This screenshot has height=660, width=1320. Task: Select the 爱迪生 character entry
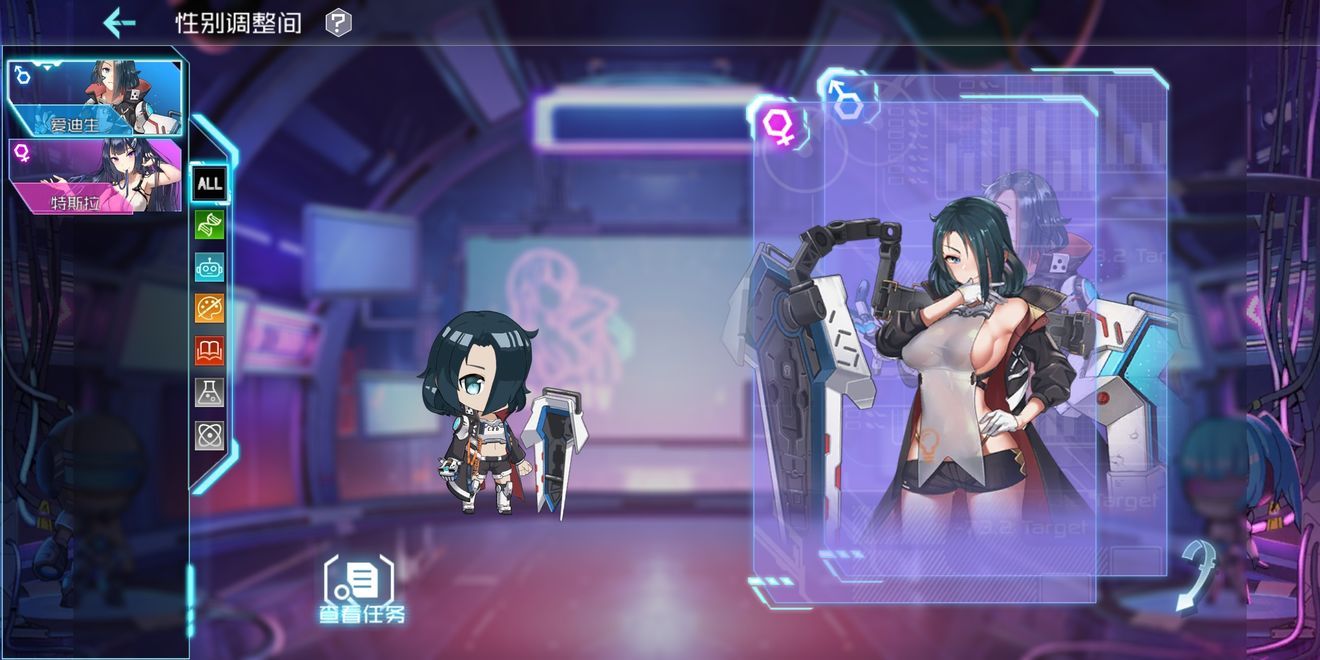[x=95, y=98]
